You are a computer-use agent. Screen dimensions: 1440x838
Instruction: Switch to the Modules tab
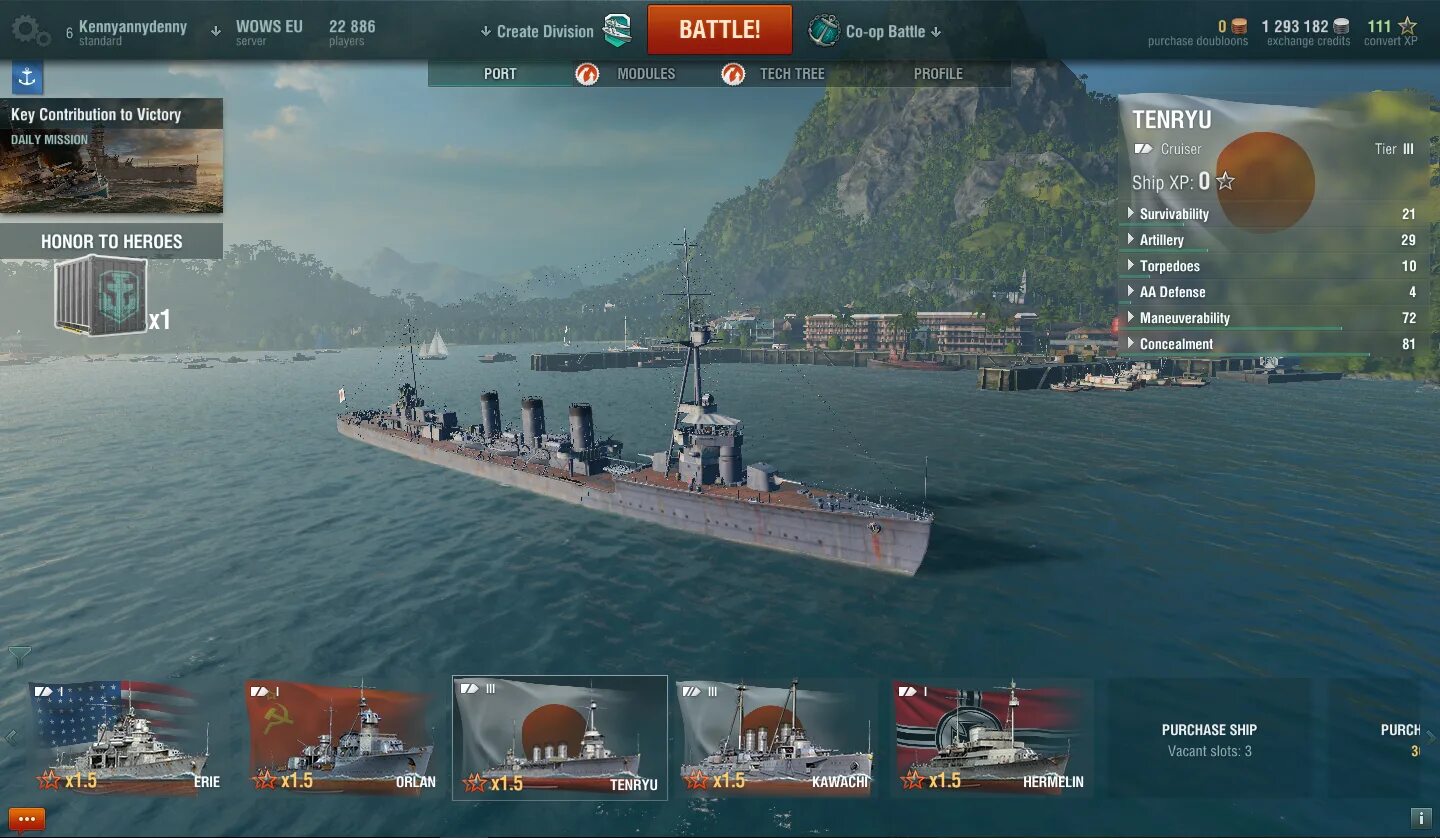click(645, 74)
